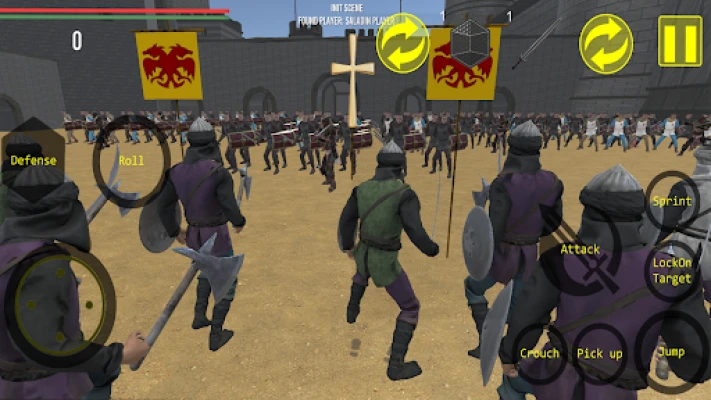This screenshot has width=711, height=400.
Task: Hit the Sprint button
Action: tap(671, 201)
